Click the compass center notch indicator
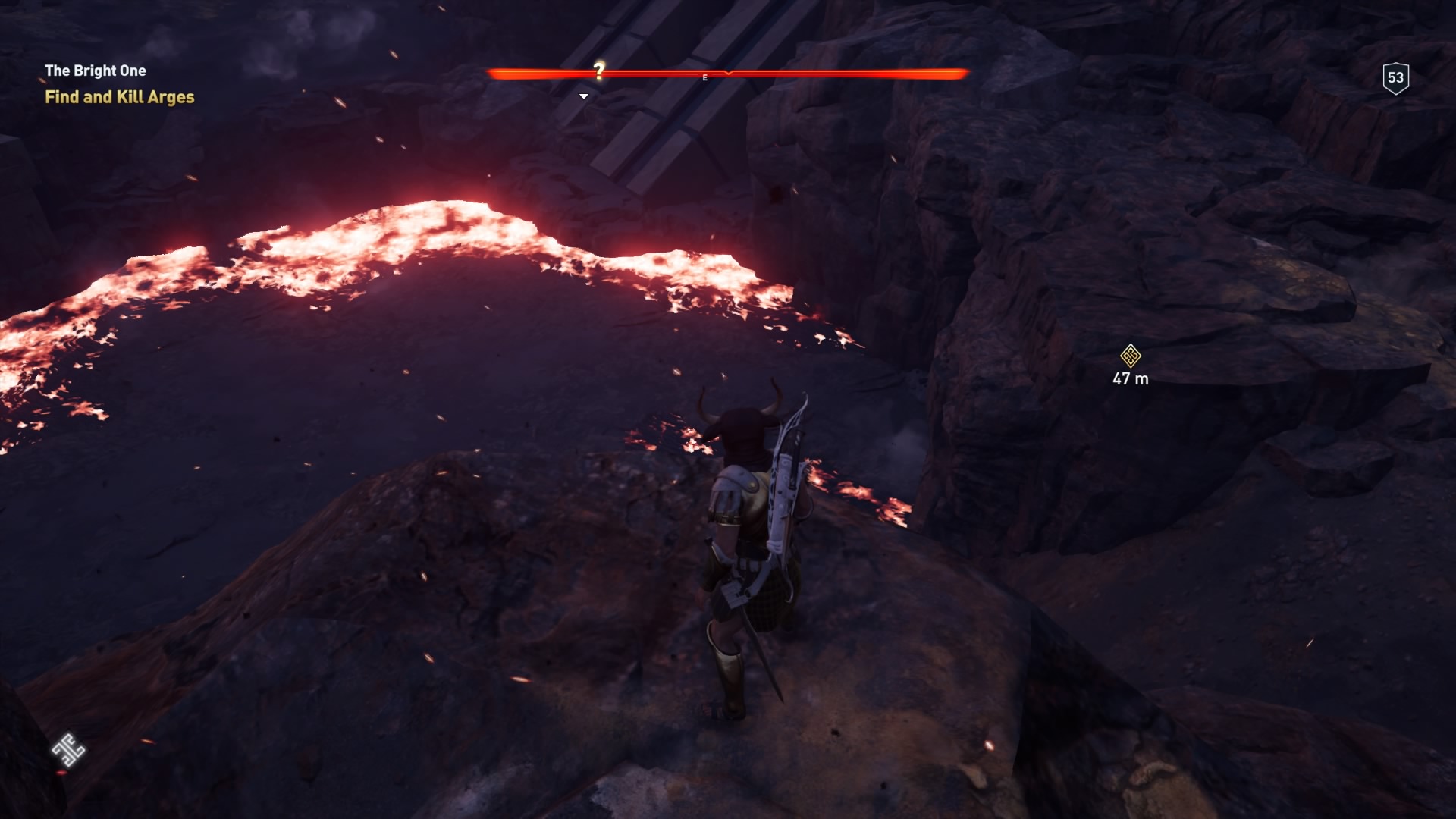The height and width of the screenshot is (819, 1456). click(x=728, y=74)
